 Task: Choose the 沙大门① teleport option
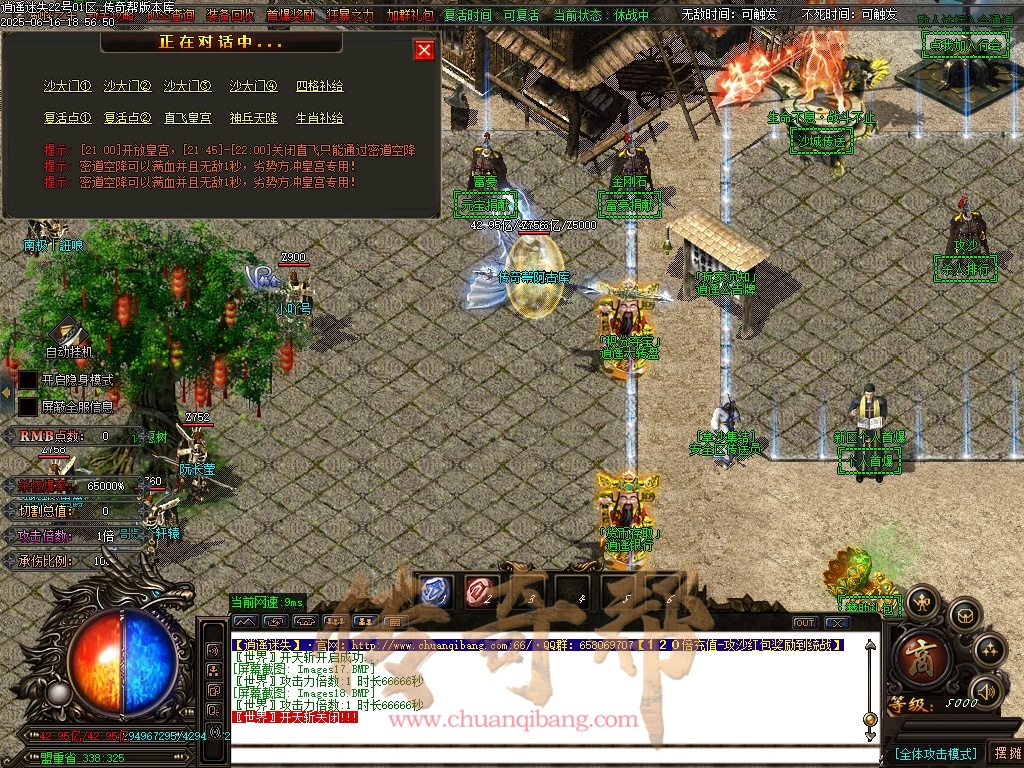click(x=67, y=87)
